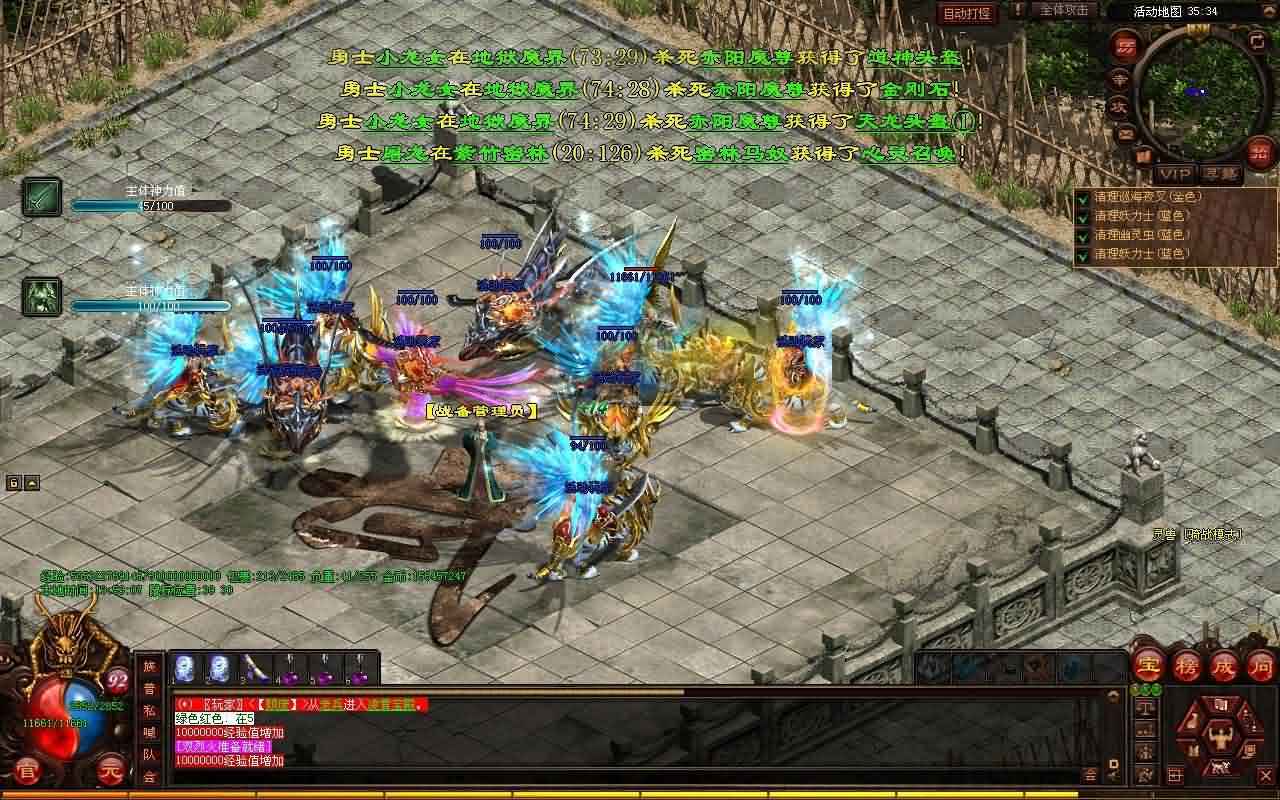
Task: Click the green sword skill icon
Action: click(42, 196)
